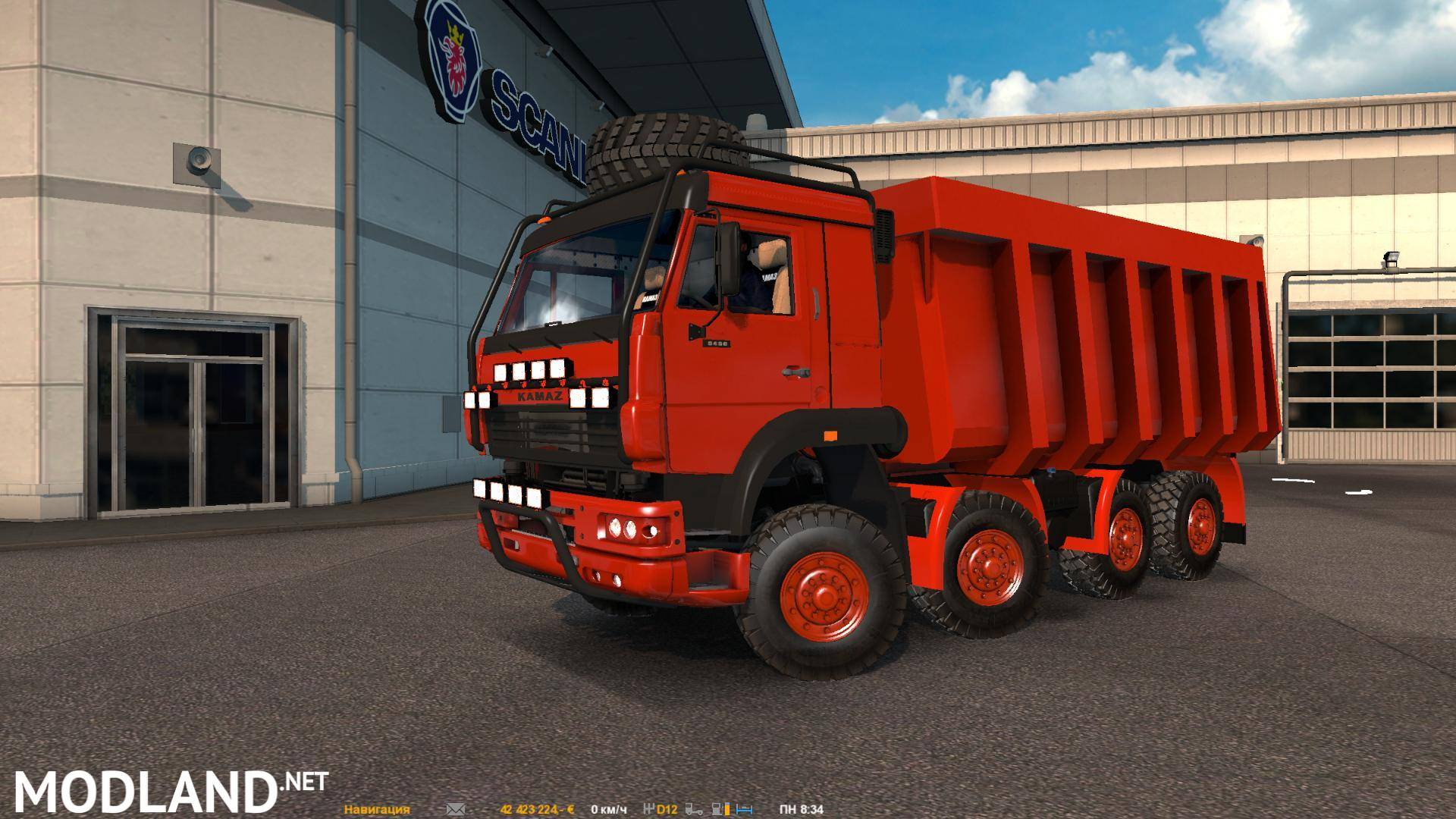Open the mail envelope messages icon

(455, 809)
